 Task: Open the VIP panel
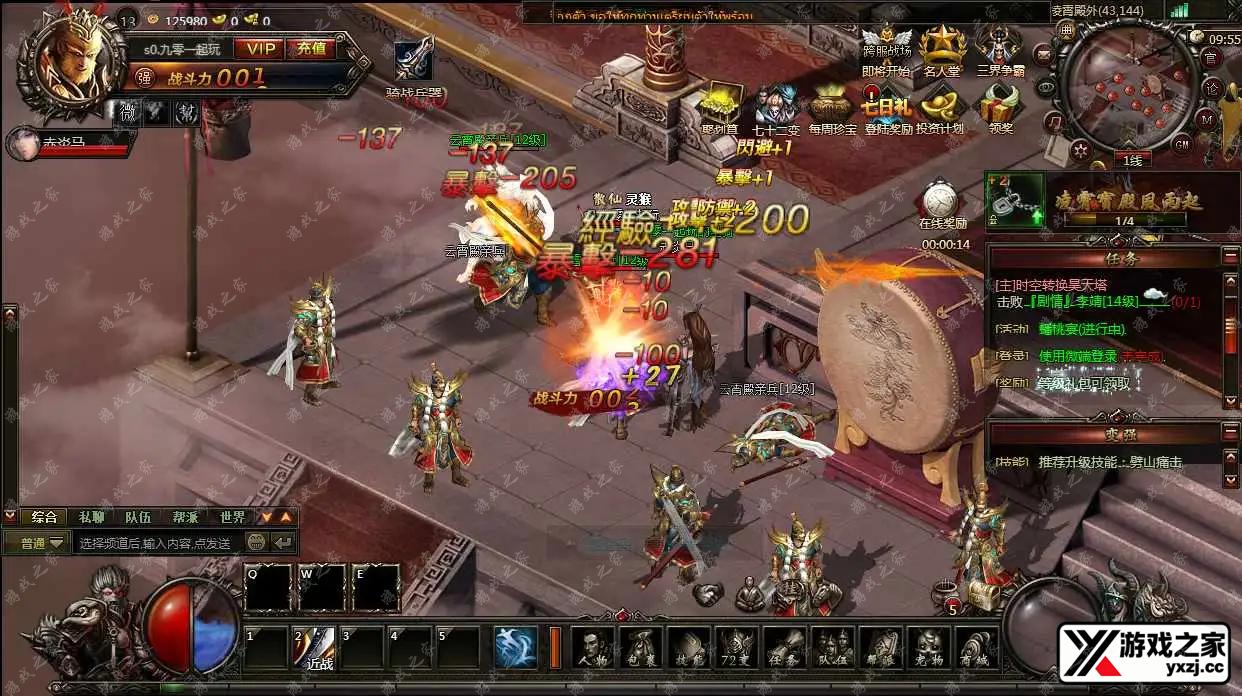pyautogui.click(x=260, y=48)
